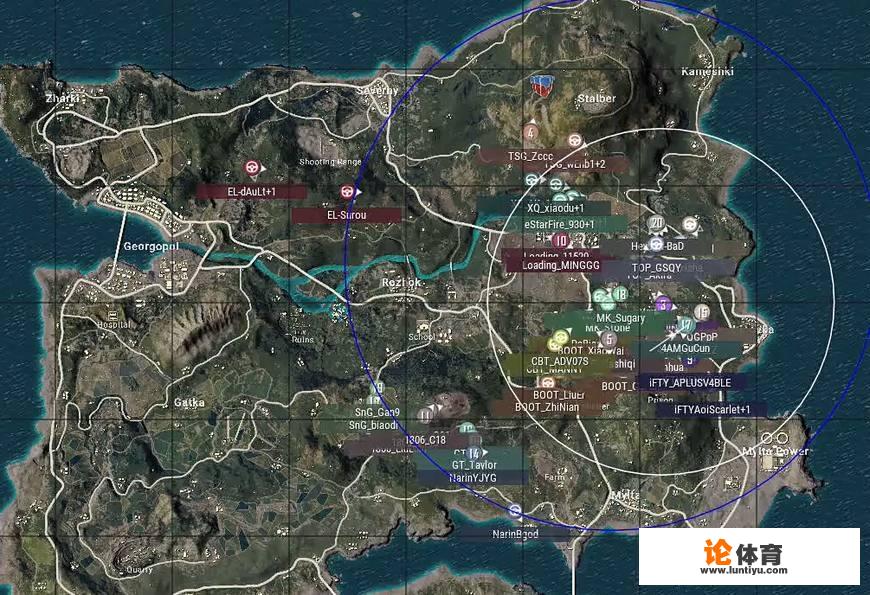Select the eStarFire_930+1 name tag
The height and width of the screenshot is (595, 870).
tap(560, 224)
